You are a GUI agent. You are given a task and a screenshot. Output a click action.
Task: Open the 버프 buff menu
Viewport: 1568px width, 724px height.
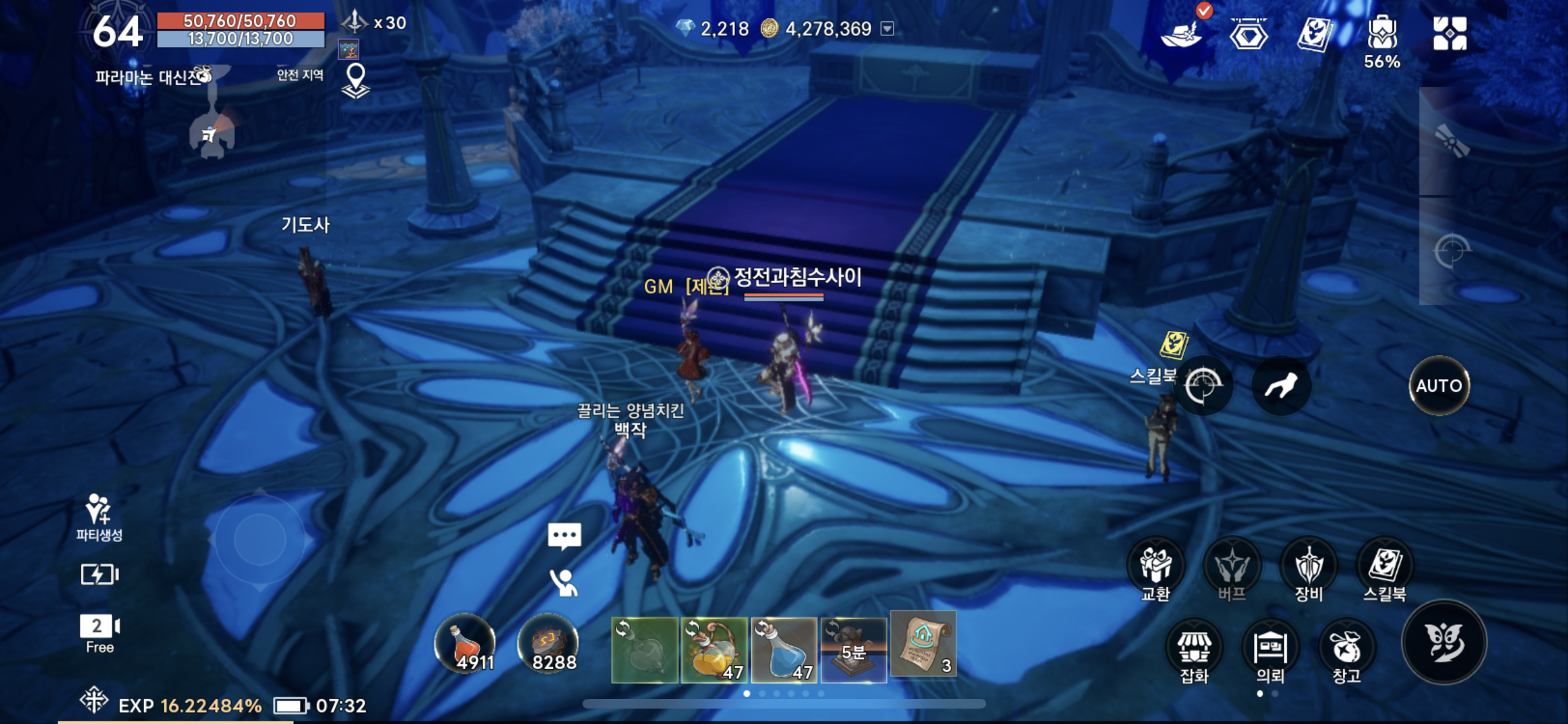coord(1231,566)
